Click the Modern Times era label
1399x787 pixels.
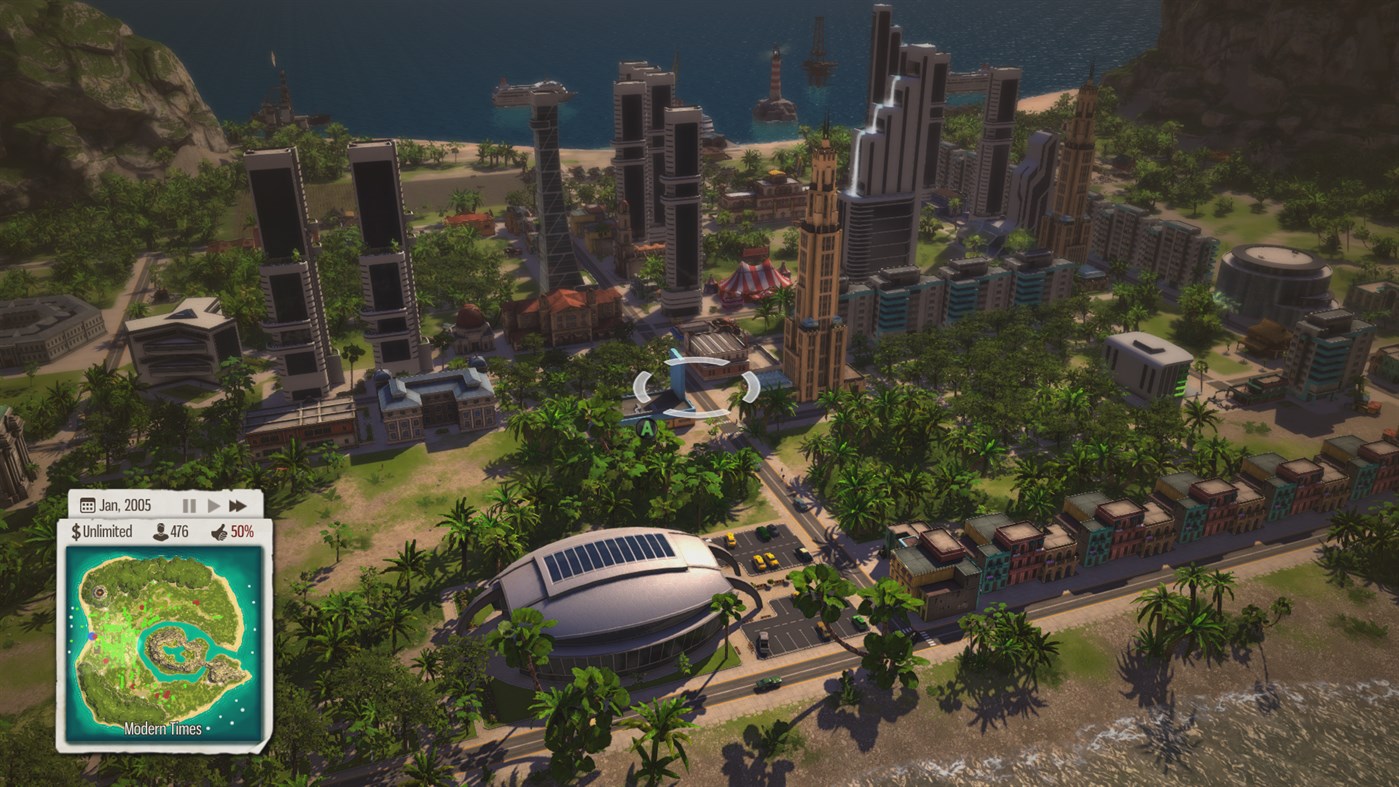(163, 727)
